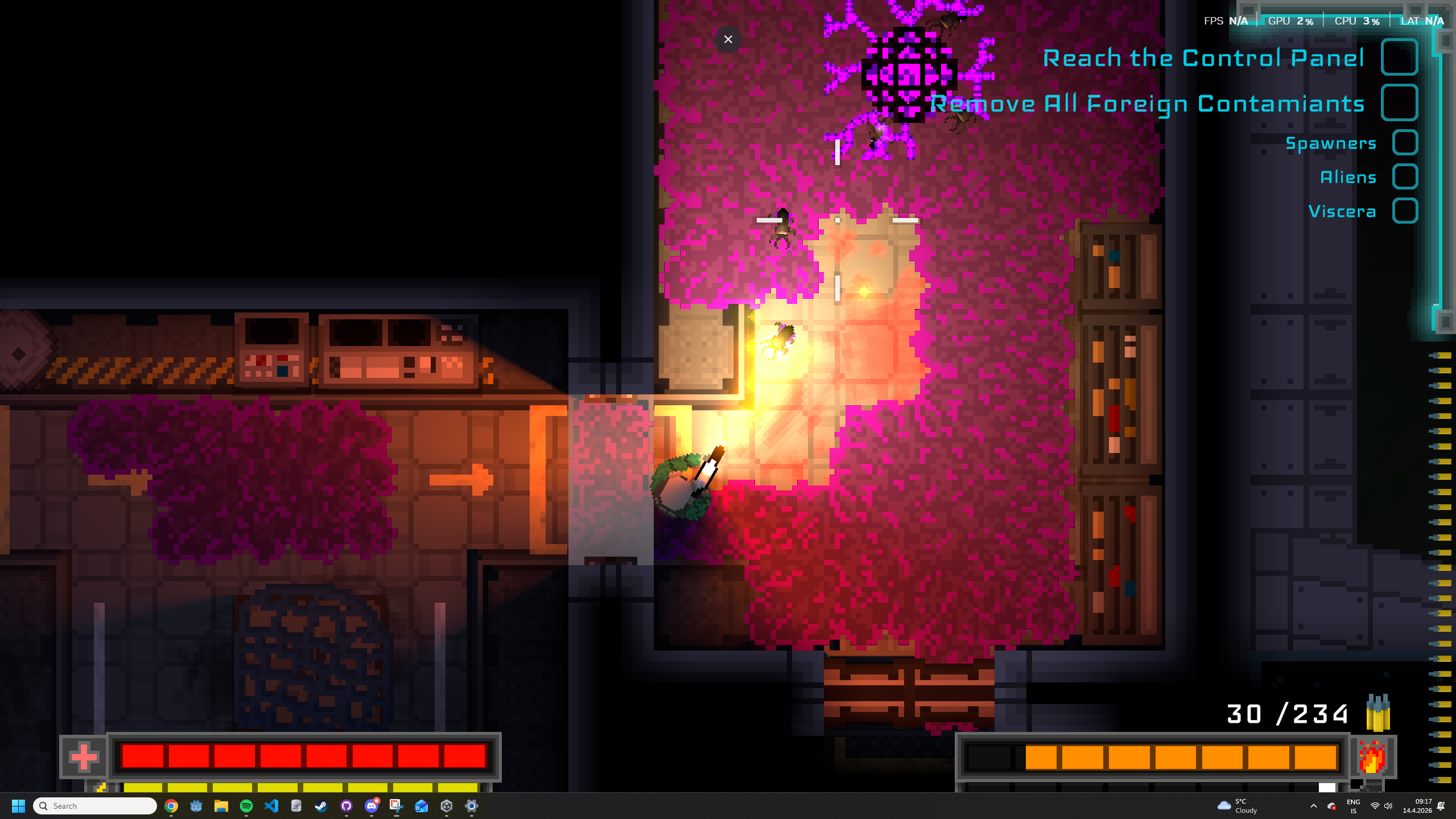Viewport: 1456px width, 819px height.
Task: Open the Windows Start menu
Action: point(18,806)
